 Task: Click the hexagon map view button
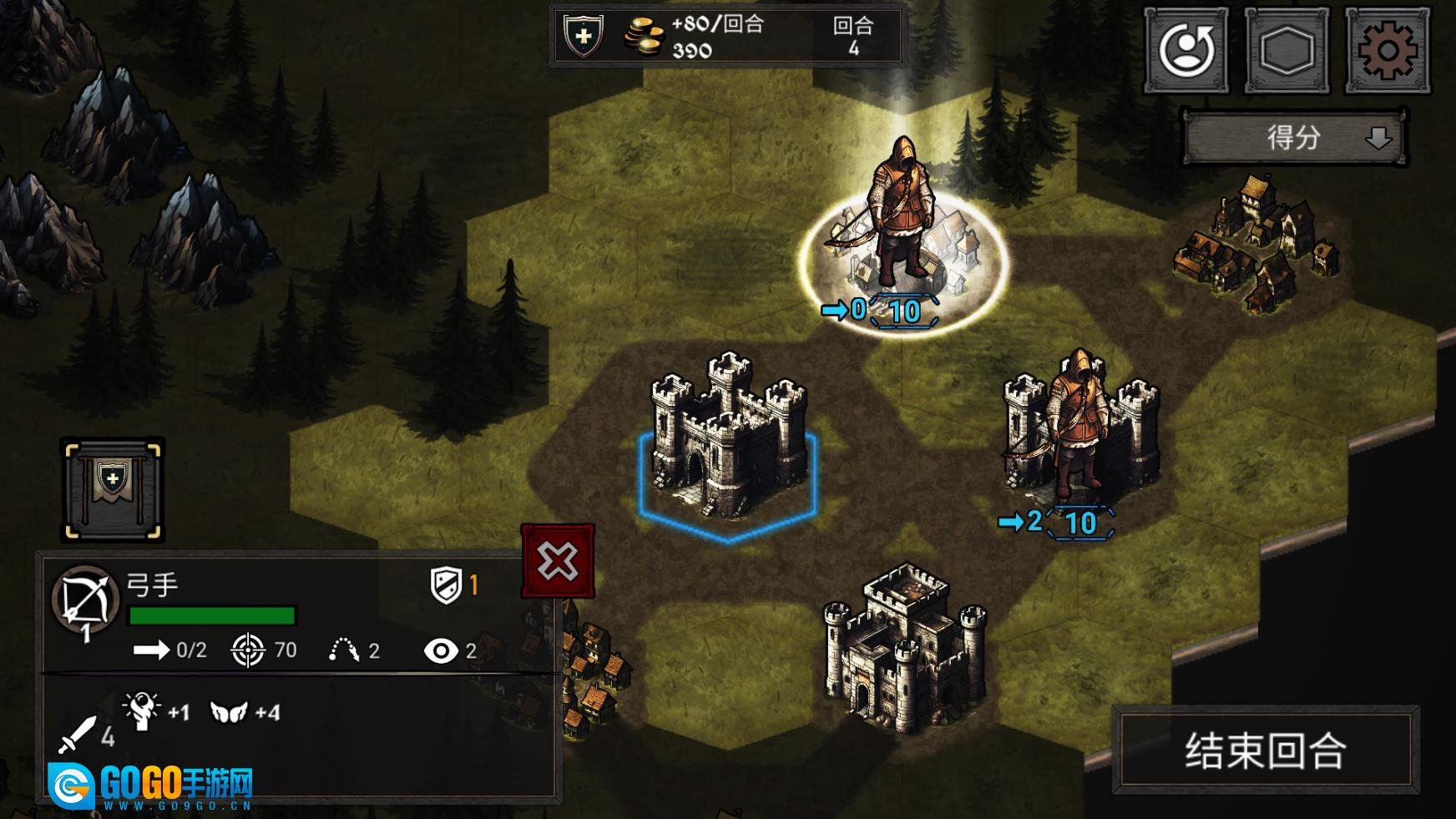pyautogui.click(x=1287, y=51)
